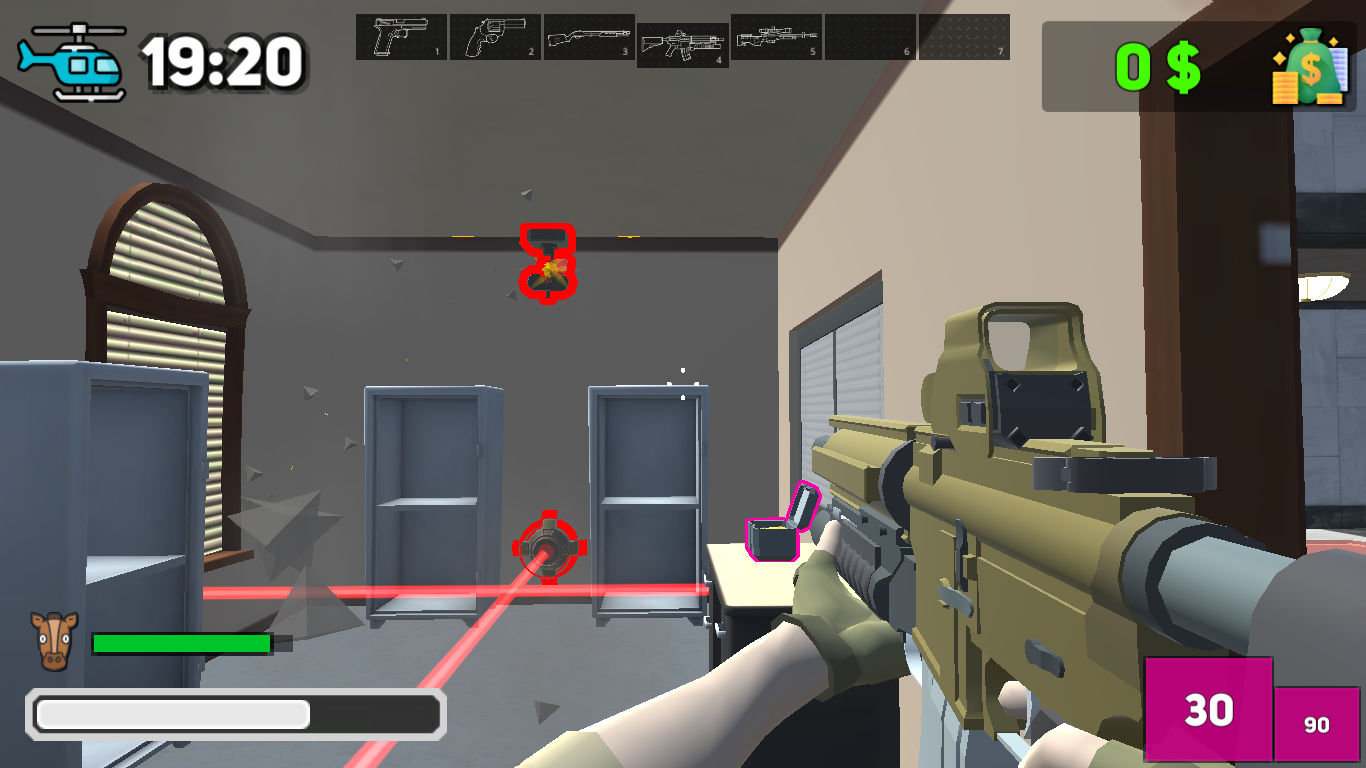Viewport: 1366px width, 768px height.
Task: Select the shotgun in weapon slot 3
Action: [x=588, y=39]
